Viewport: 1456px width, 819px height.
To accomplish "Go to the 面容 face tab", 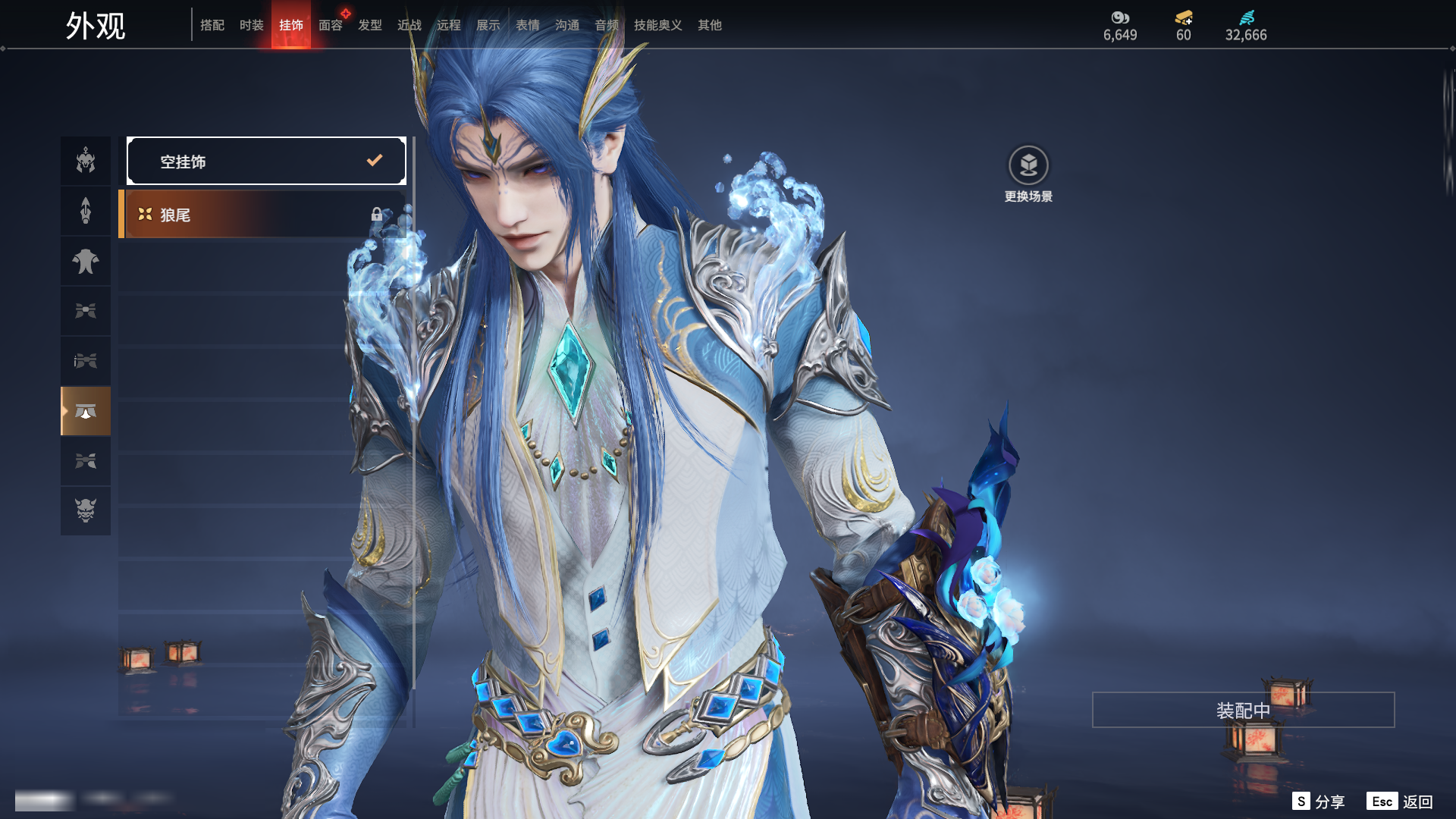I will pyautogui.click(x=330, y=25).
